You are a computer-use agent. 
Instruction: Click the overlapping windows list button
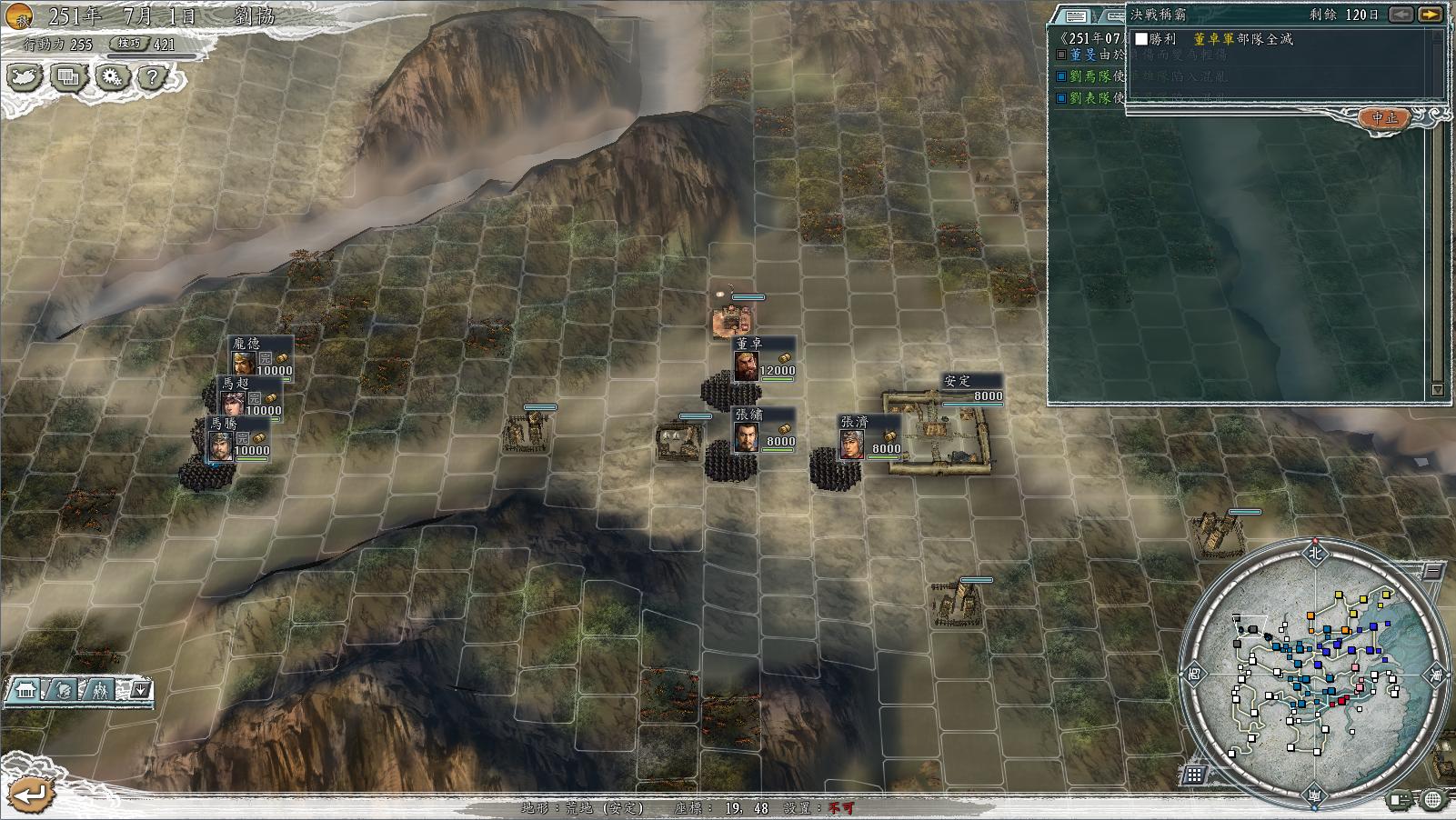tap(67, 77)
